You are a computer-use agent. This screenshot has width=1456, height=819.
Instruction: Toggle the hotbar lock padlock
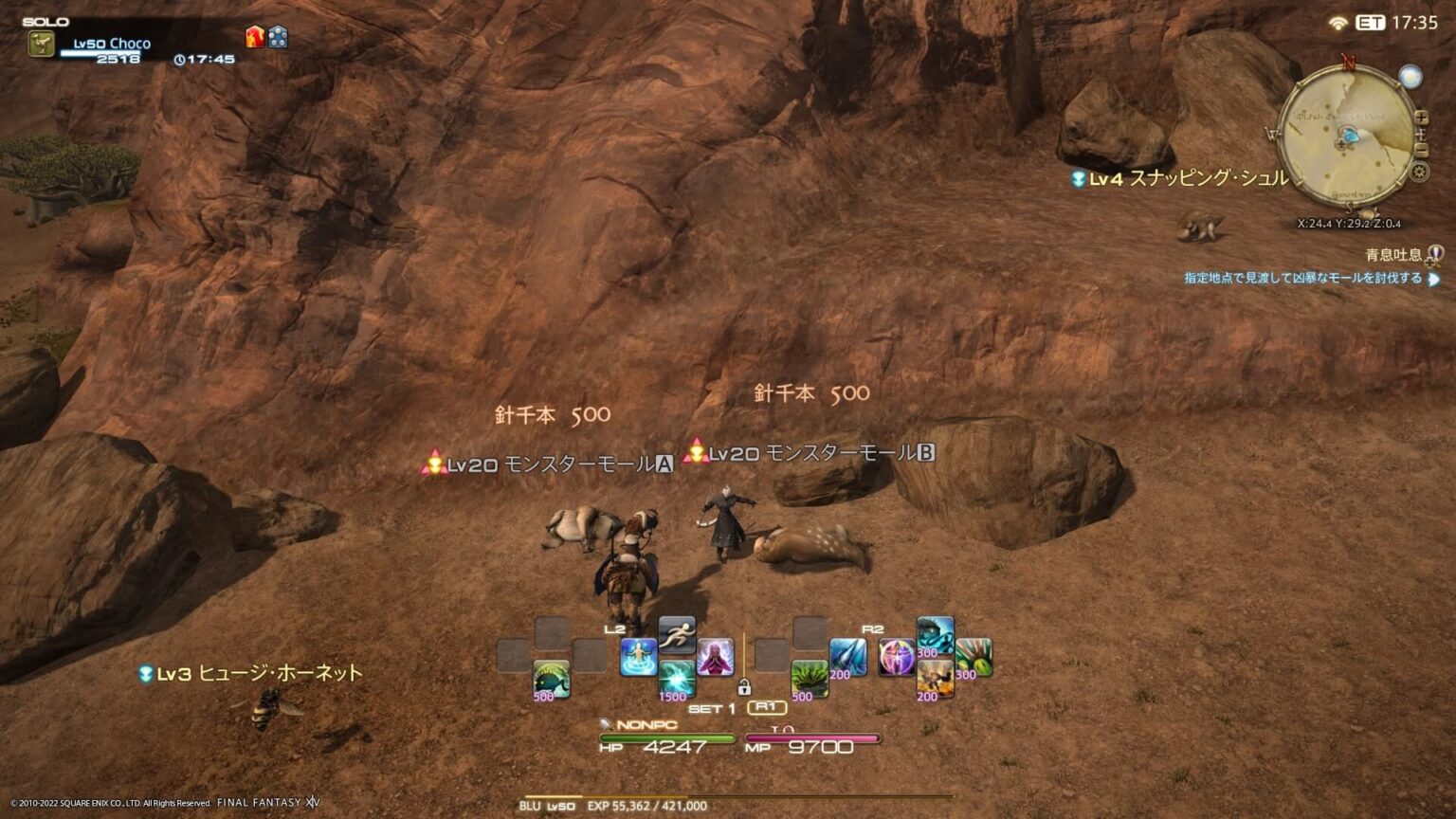(745, 686)
